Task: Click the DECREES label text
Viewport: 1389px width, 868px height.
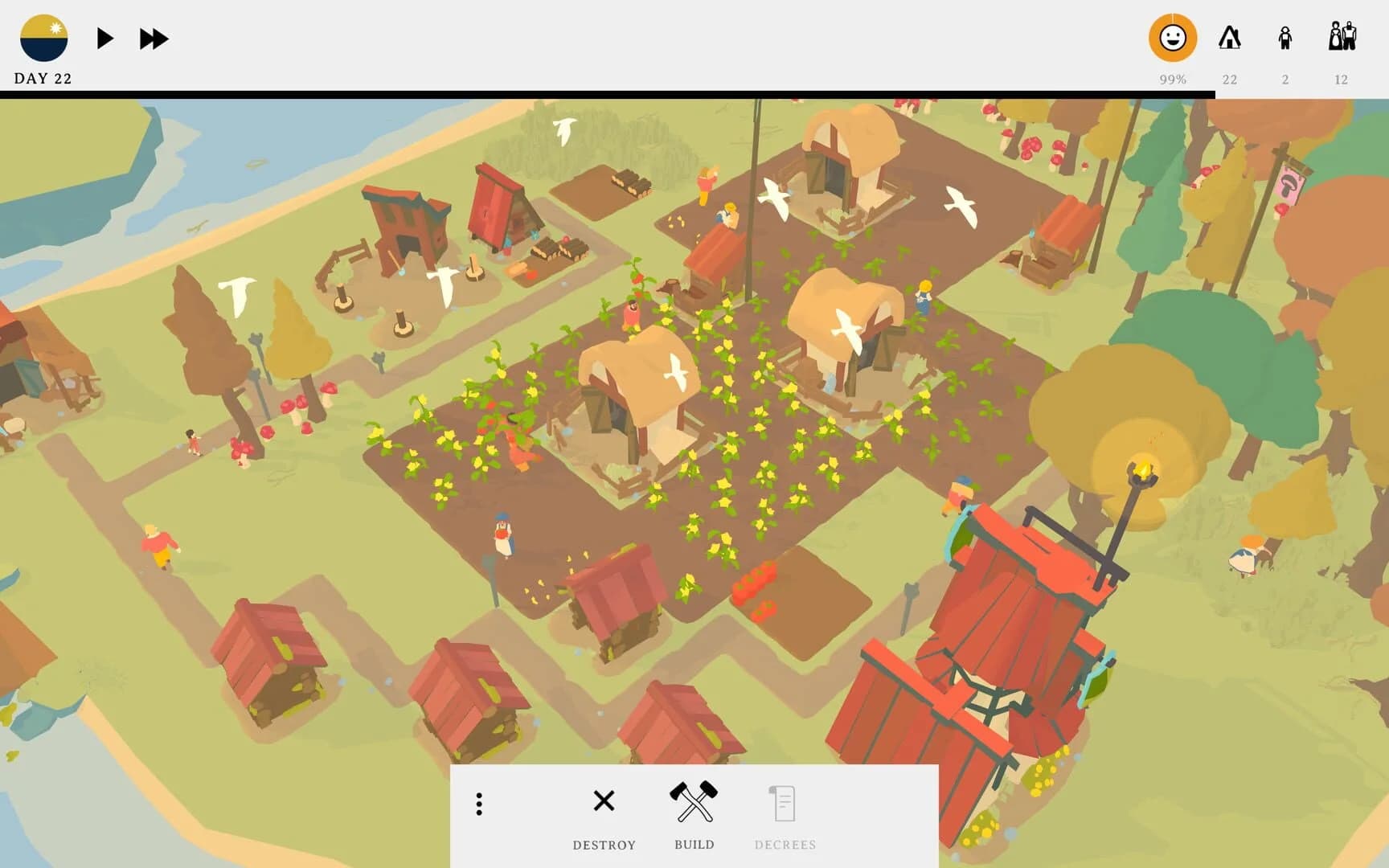Action: pyautogui.click(x=785, y=845)
